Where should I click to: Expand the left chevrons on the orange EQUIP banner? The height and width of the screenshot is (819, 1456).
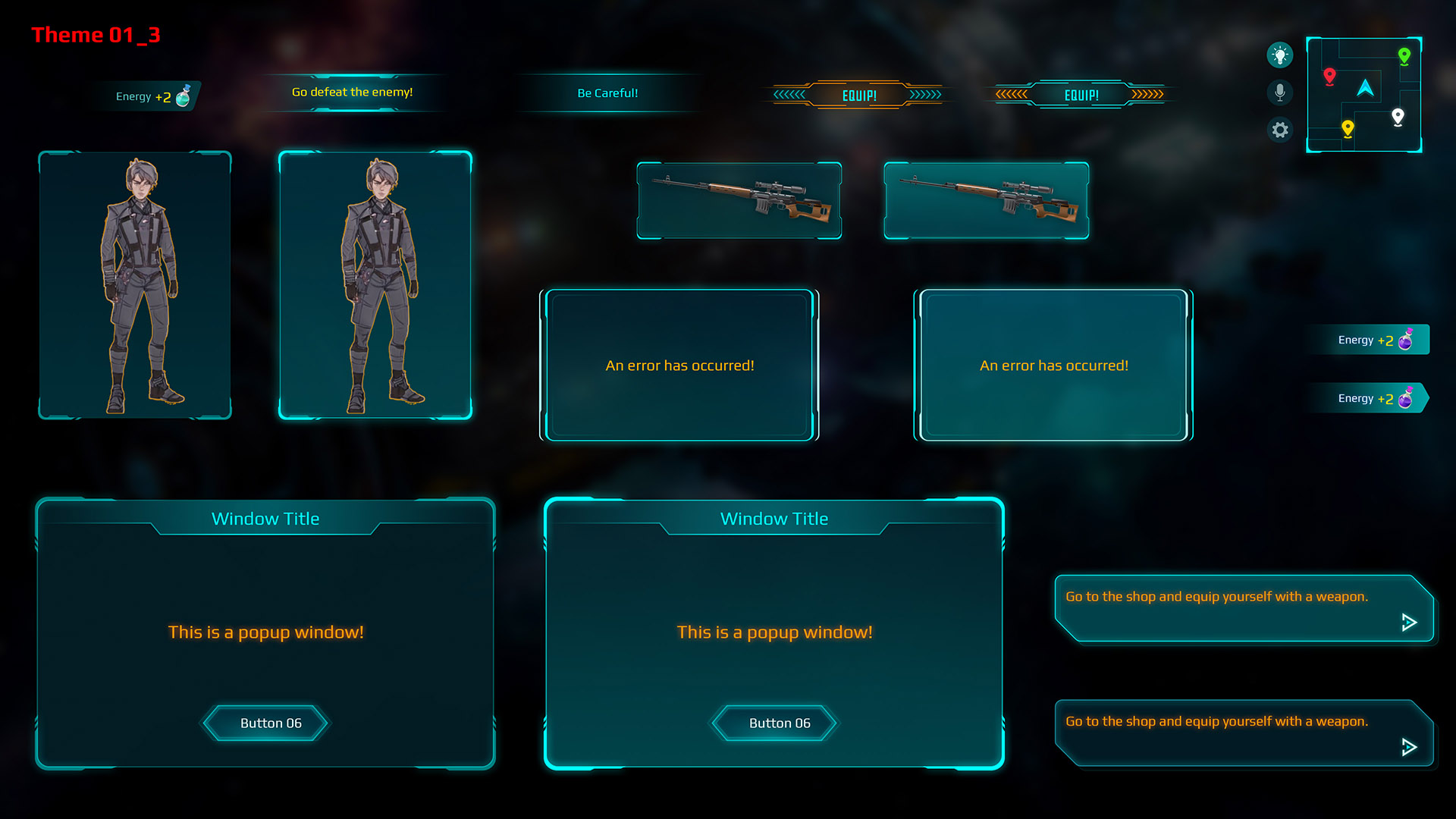pyautogui.click(x=789, y=94)
